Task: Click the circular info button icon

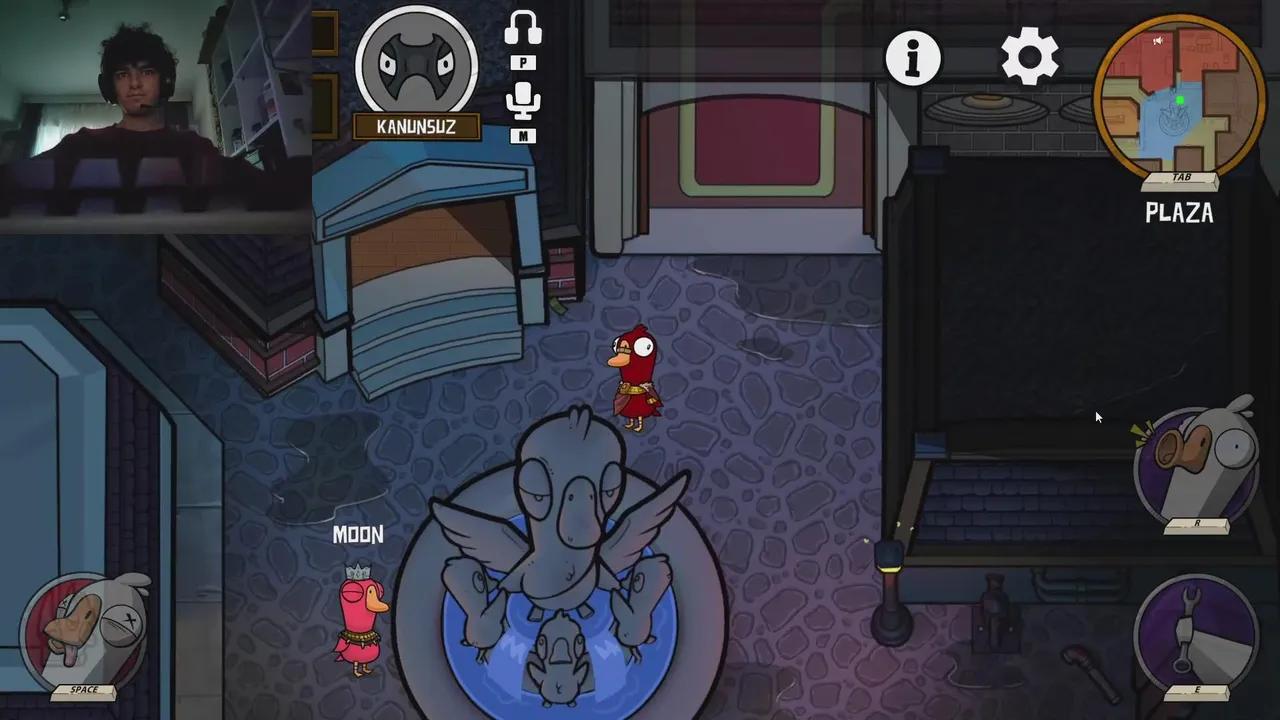Action: click(x=912, y=58)
